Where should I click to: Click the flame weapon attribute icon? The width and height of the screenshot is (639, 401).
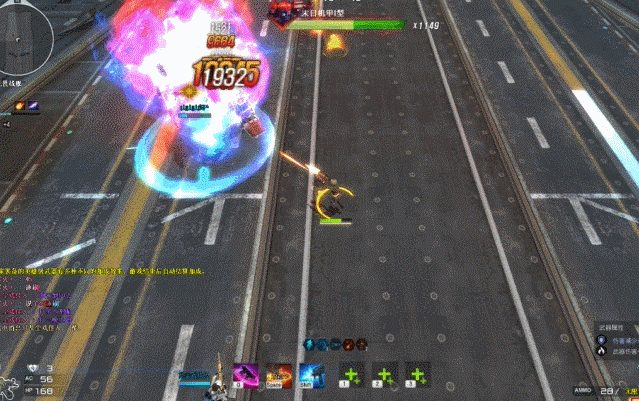coord(602,348)
